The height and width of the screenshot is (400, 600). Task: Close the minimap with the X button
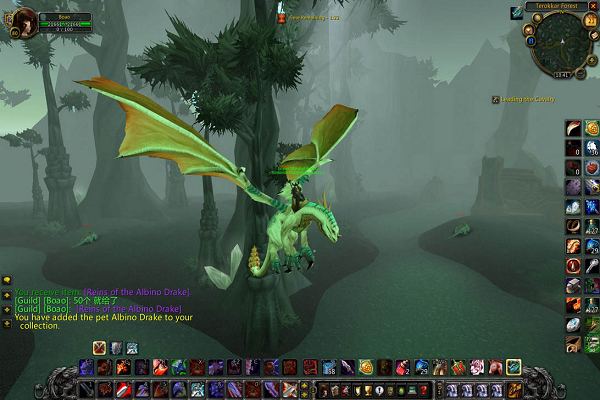click(x=591, y=6)
